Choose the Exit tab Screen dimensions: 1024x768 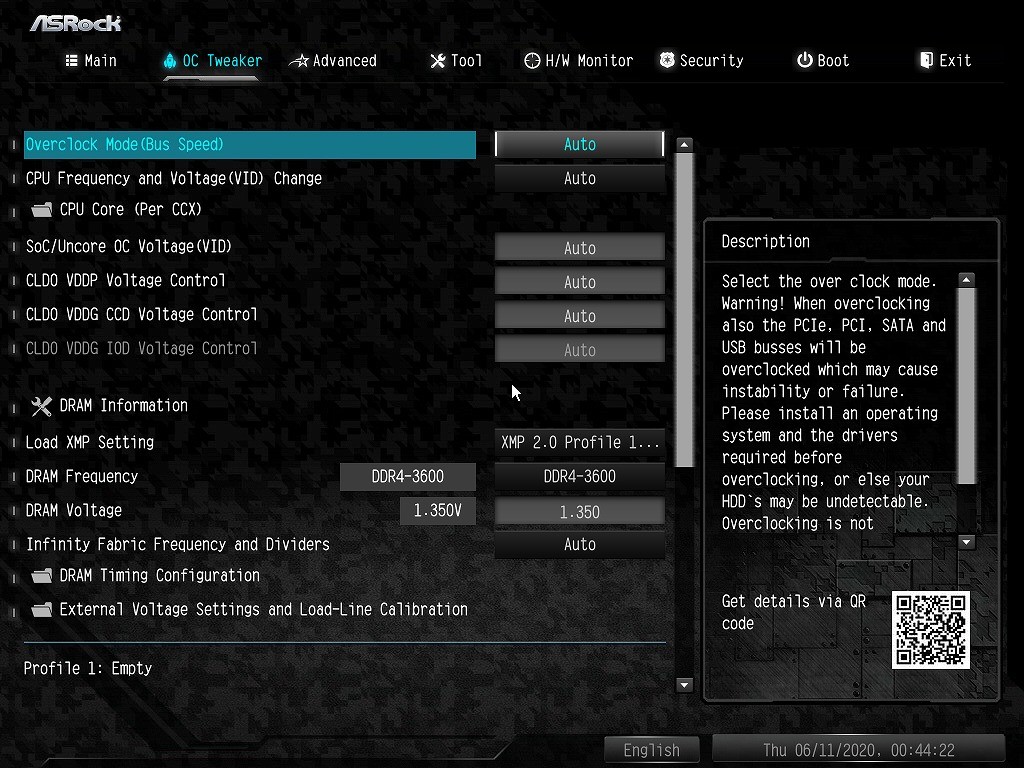click(945, 61)
